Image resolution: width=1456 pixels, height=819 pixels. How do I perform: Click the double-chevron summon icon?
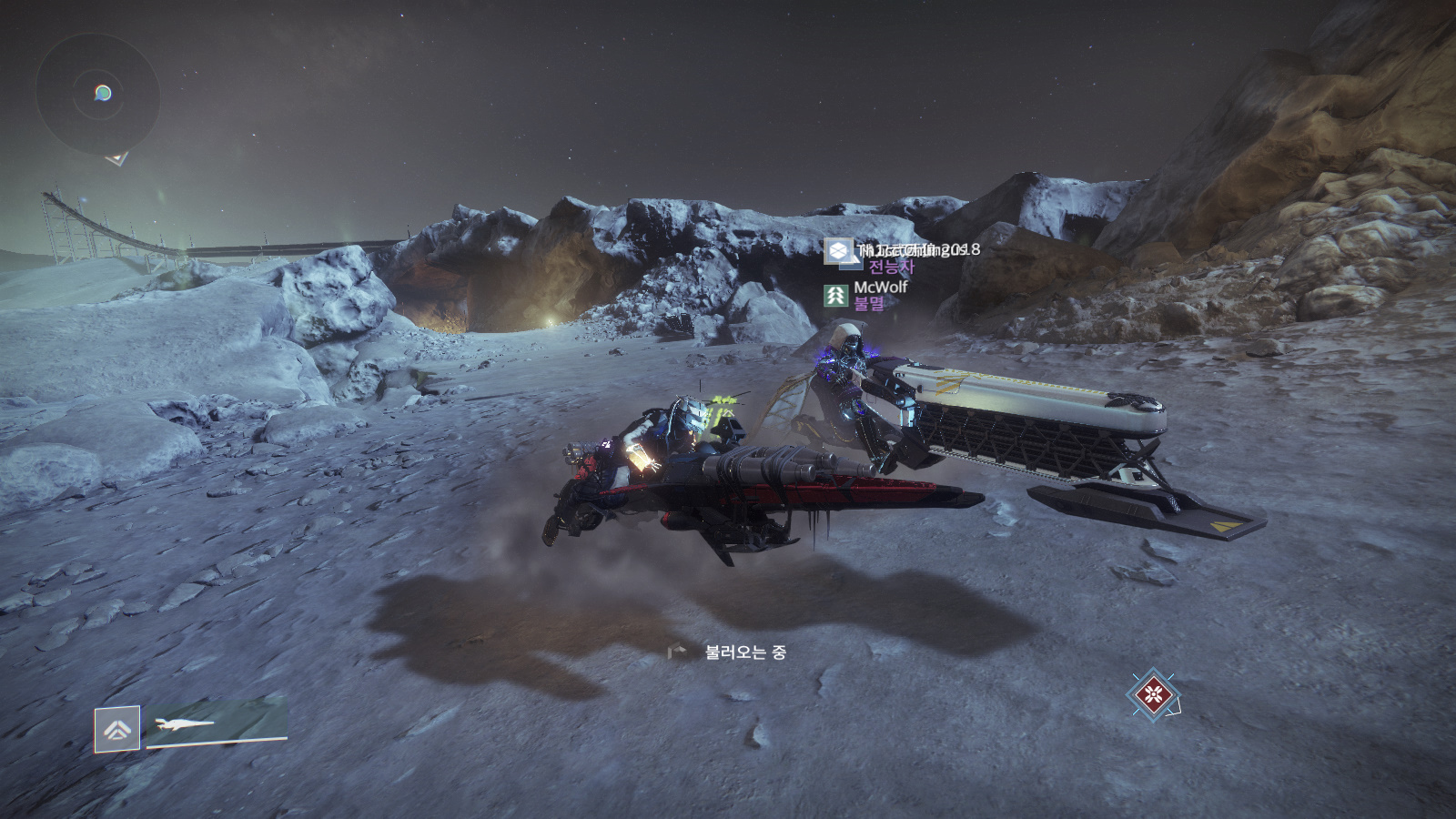point(117,729)
